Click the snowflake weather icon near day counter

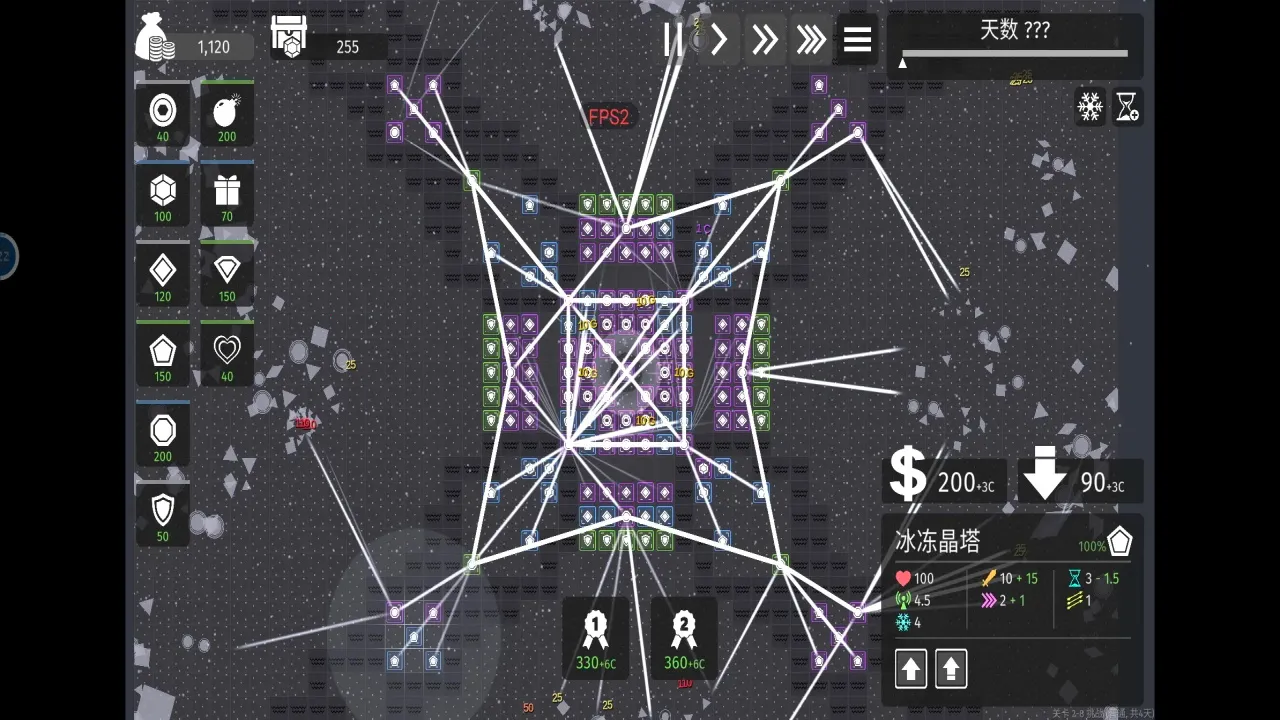click(x=1090, y=107)
